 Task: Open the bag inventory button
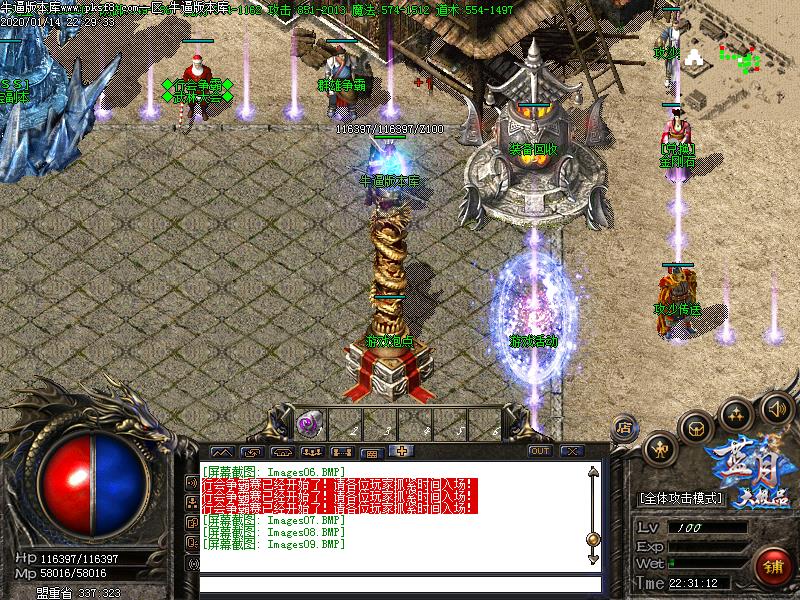pyautogui.click(x=696, y=427)
